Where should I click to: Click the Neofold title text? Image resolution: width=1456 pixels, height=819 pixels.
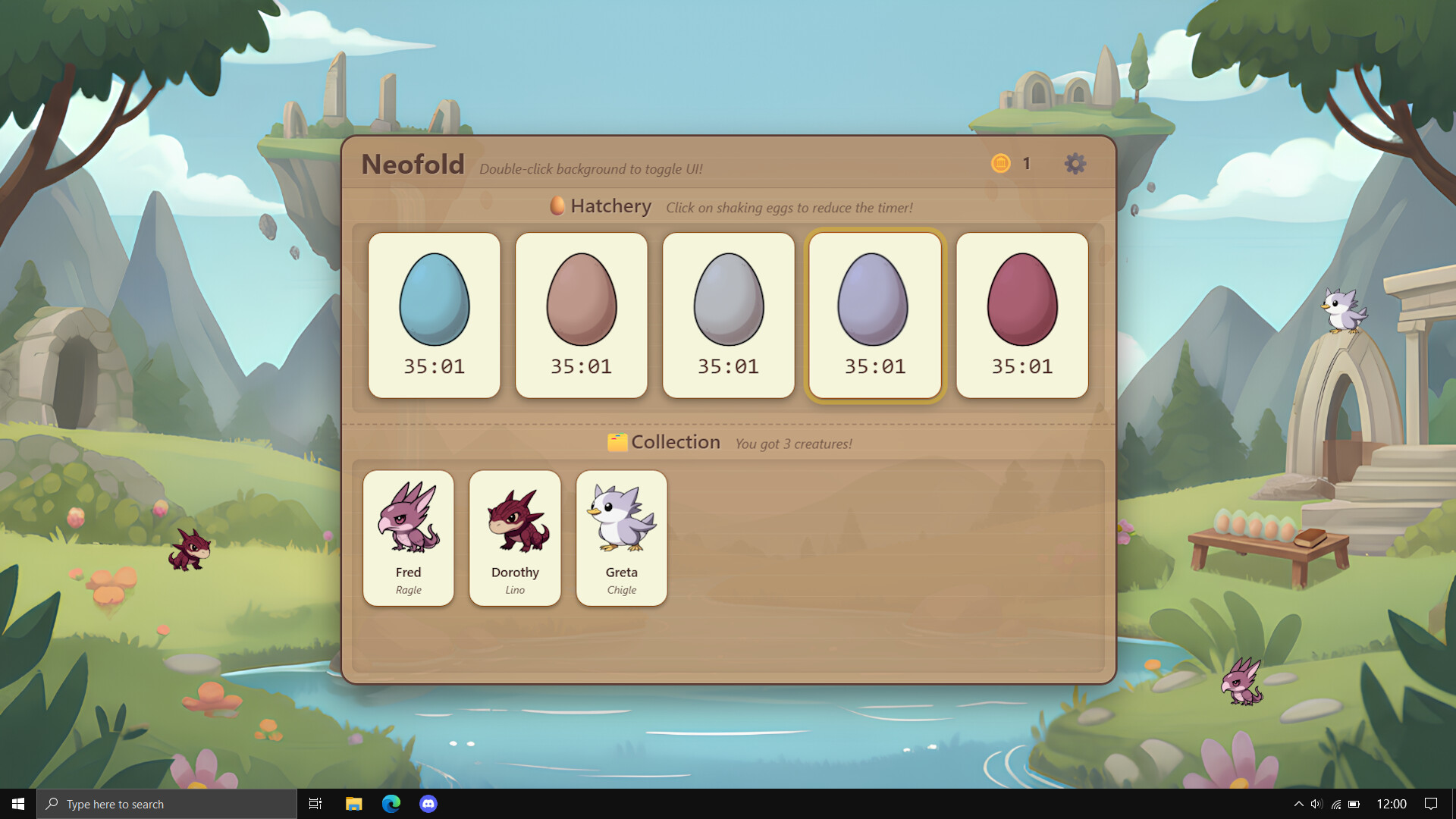point(413,165)
